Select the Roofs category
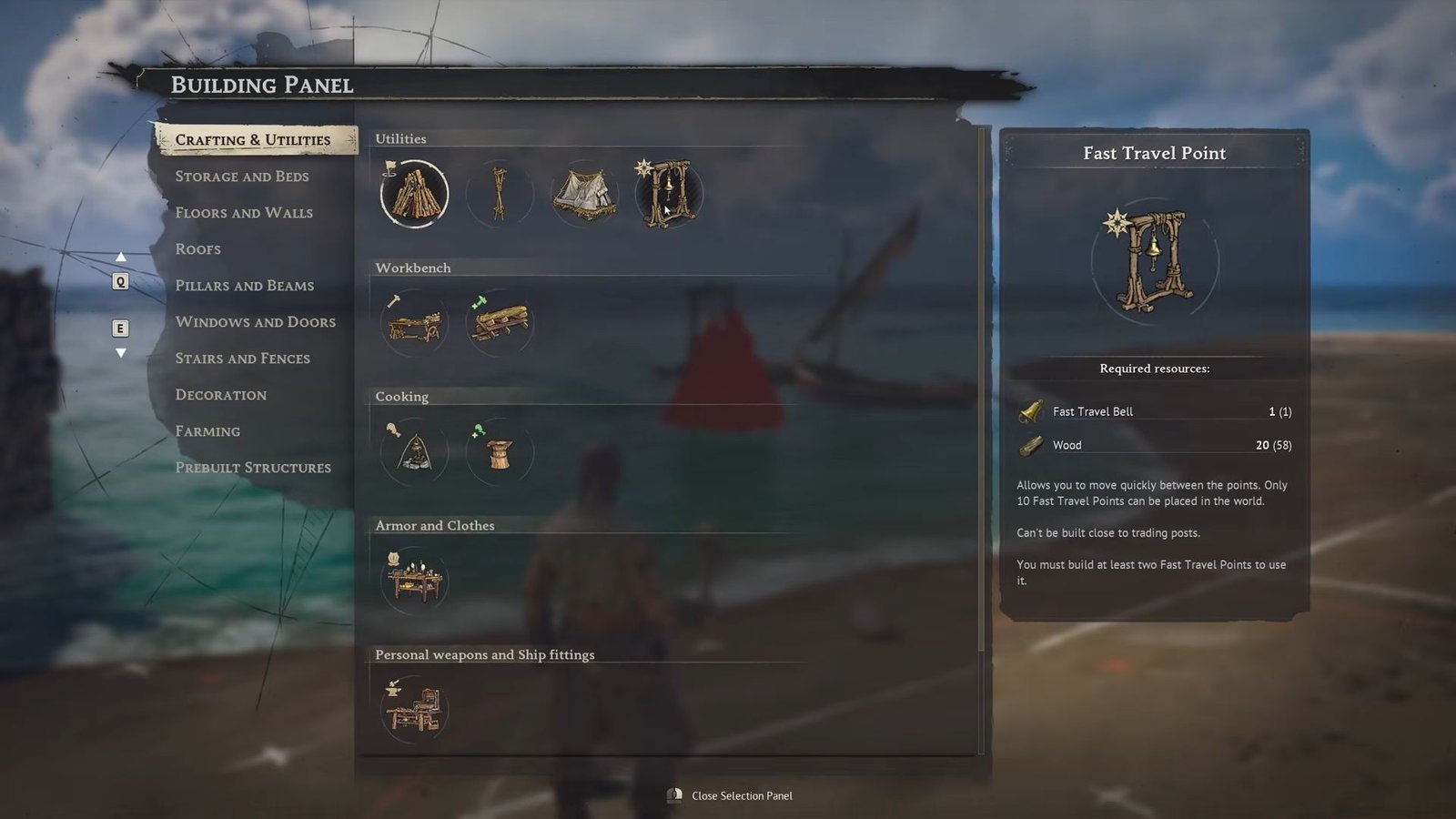1456x819 pixels. (x=198, y=249)
